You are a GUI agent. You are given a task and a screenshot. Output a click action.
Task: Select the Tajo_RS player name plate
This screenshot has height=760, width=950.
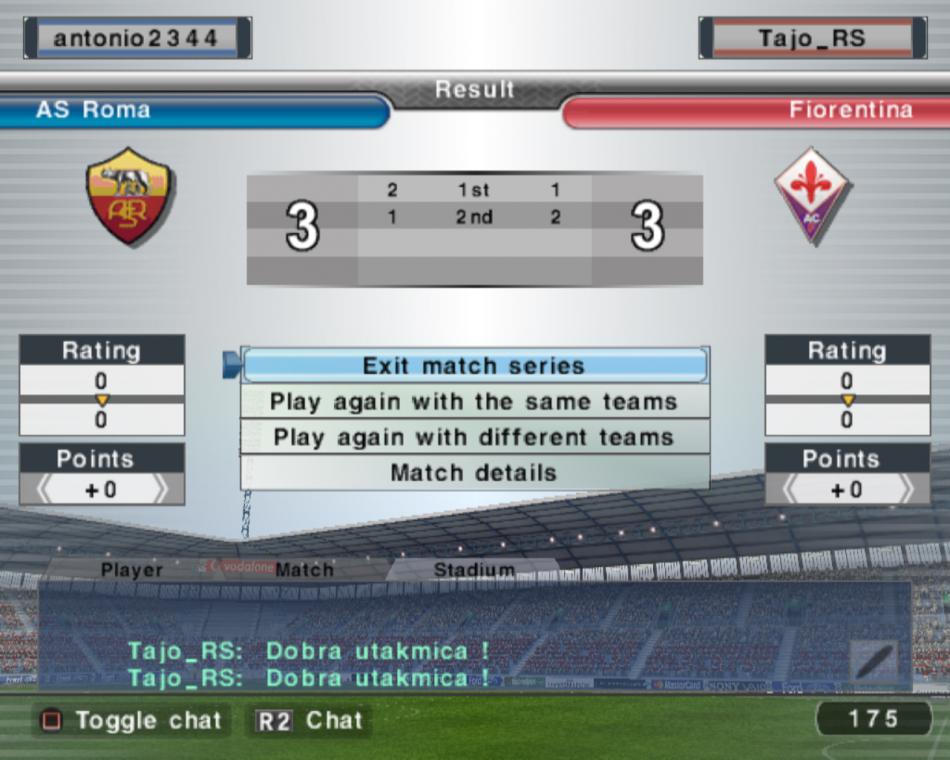[x=811, y=38]
